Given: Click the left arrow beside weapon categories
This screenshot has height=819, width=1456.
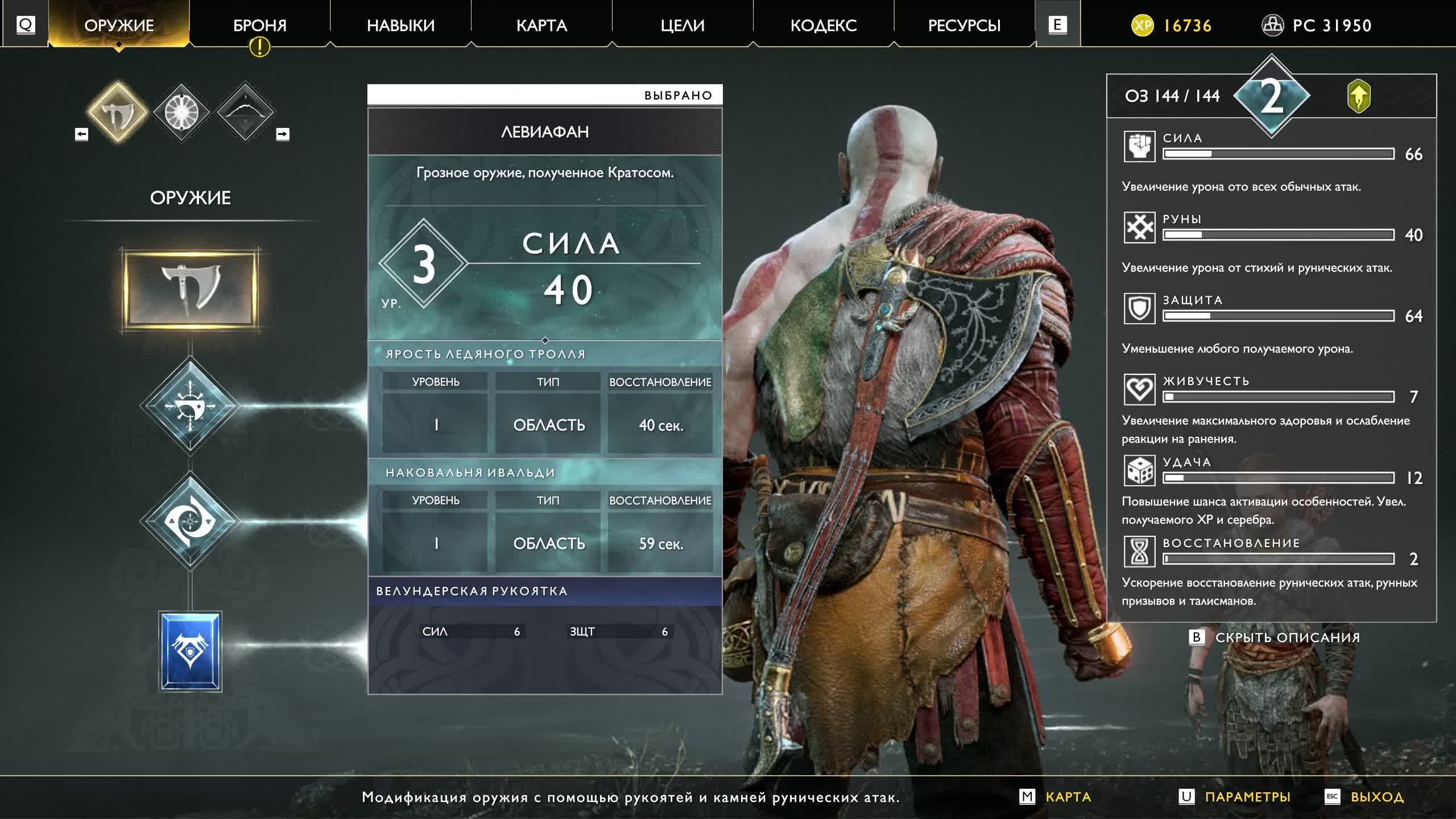Looking at the screenshot, I should (82, 134).
